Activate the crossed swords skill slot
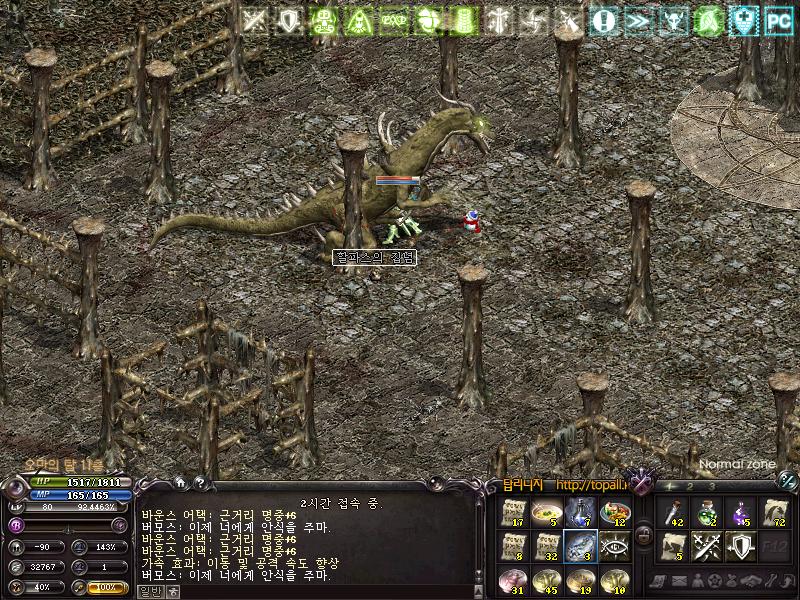800x600 pixels. pyautogui.click(x=708, y=546)
